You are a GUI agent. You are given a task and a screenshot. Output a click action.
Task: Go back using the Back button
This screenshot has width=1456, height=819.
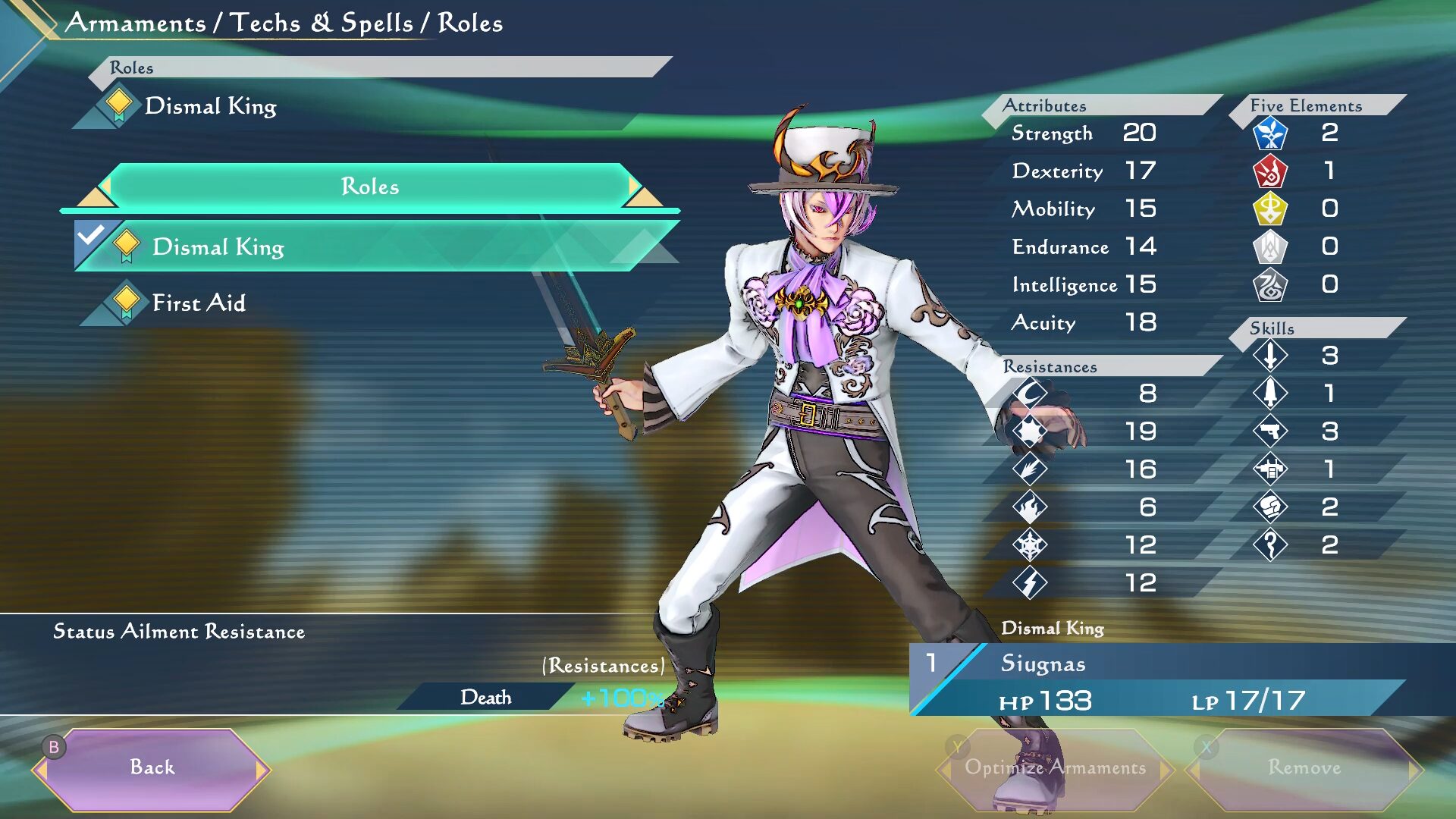152,768
